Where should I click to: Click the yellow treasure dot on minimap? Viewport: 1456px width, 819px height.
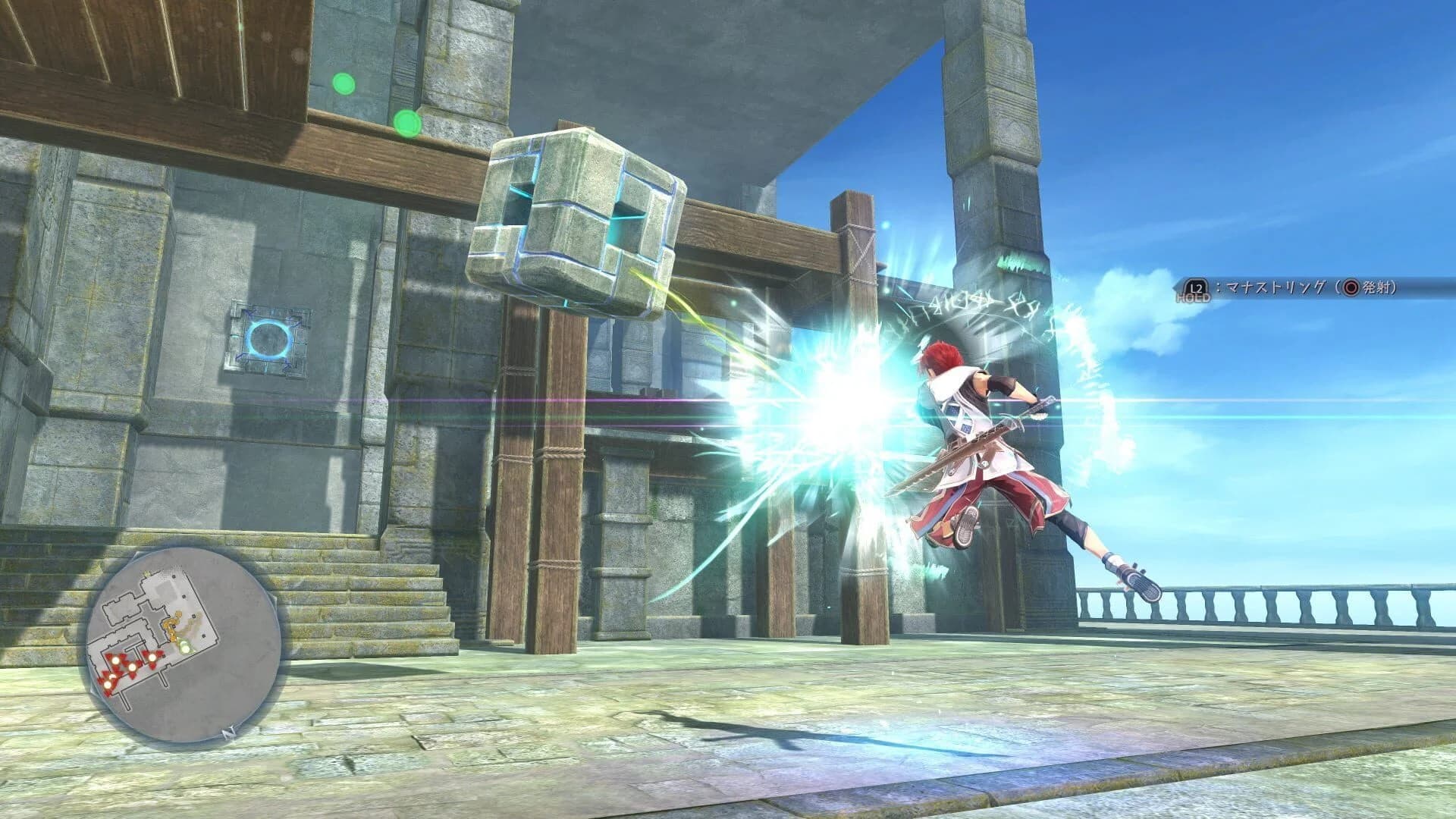pos(173,622)
